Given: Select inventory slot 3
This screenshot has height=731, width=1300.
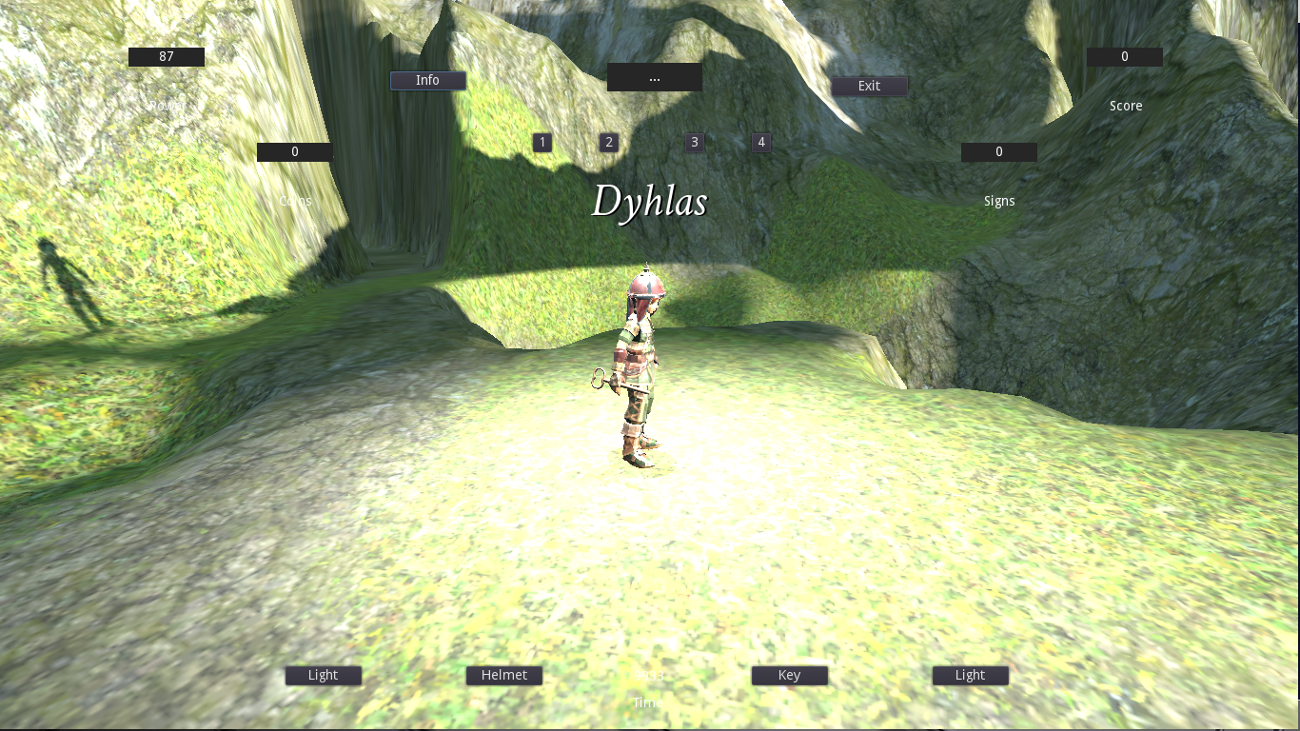Looking at the screenshot, I should coord(693,142).
